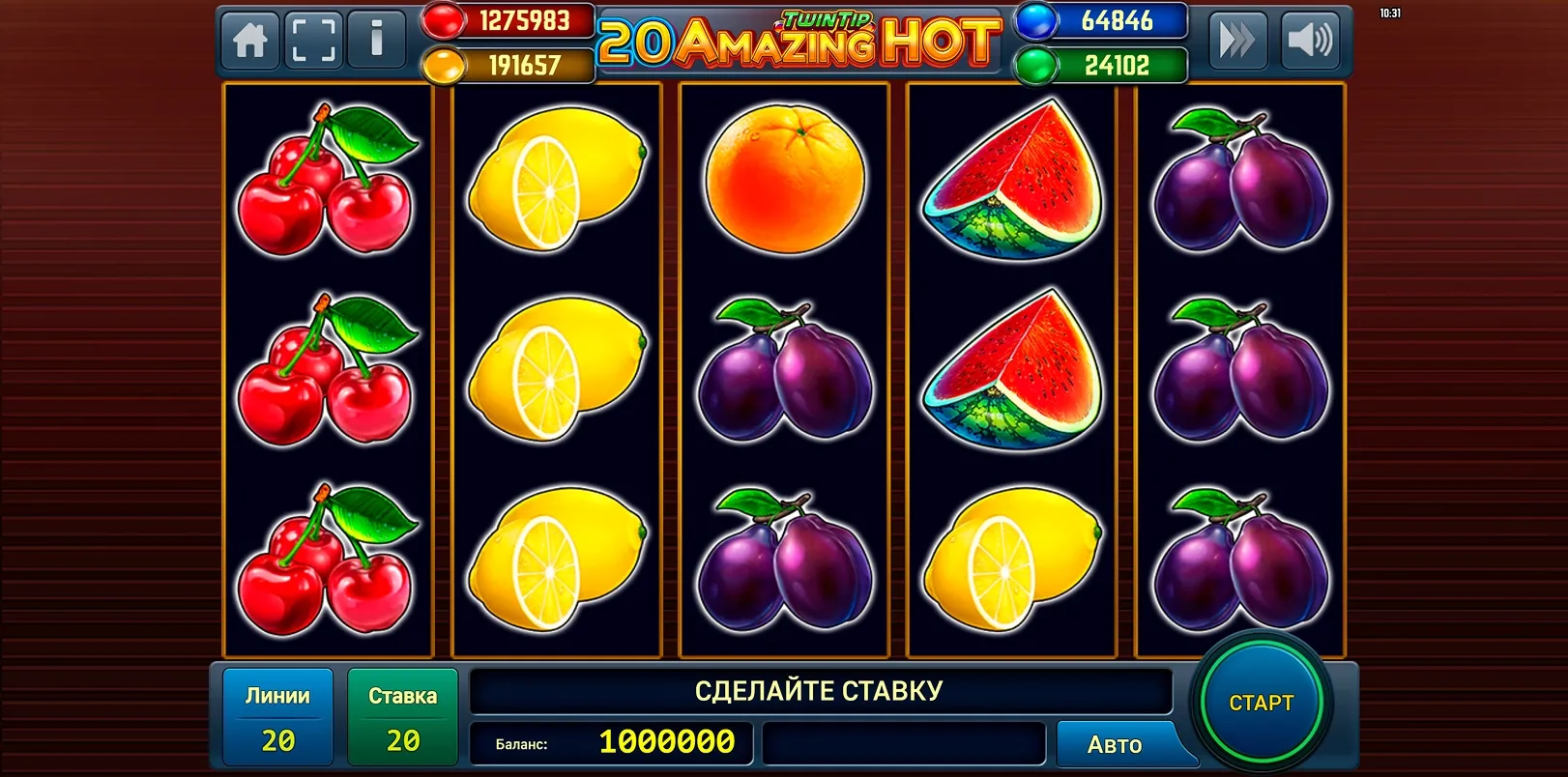Select the Баланс field showing 1000000
The image size is (1568, 777).
click(611, 744)
